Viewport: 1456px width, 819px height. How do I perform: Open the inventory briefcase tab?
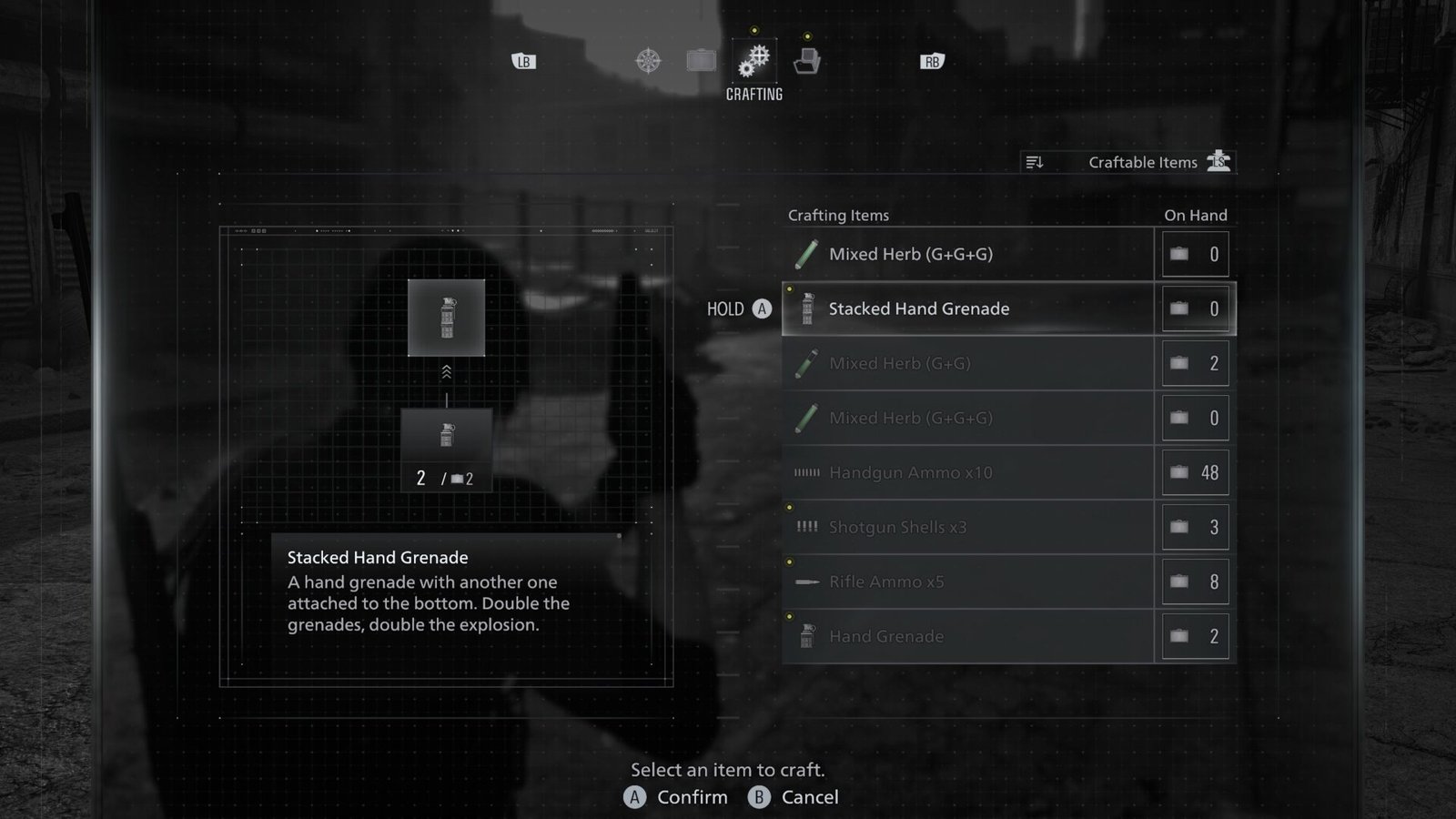(x=701, y=61)
